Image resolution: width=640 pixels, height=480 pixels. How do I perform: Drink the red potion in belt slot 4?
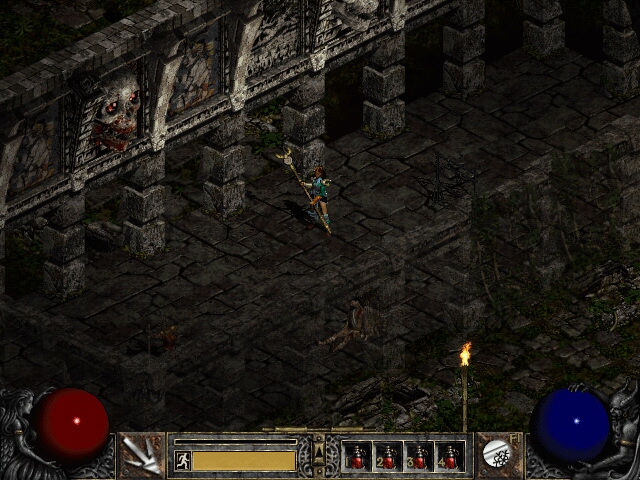(x=450, y=457)
